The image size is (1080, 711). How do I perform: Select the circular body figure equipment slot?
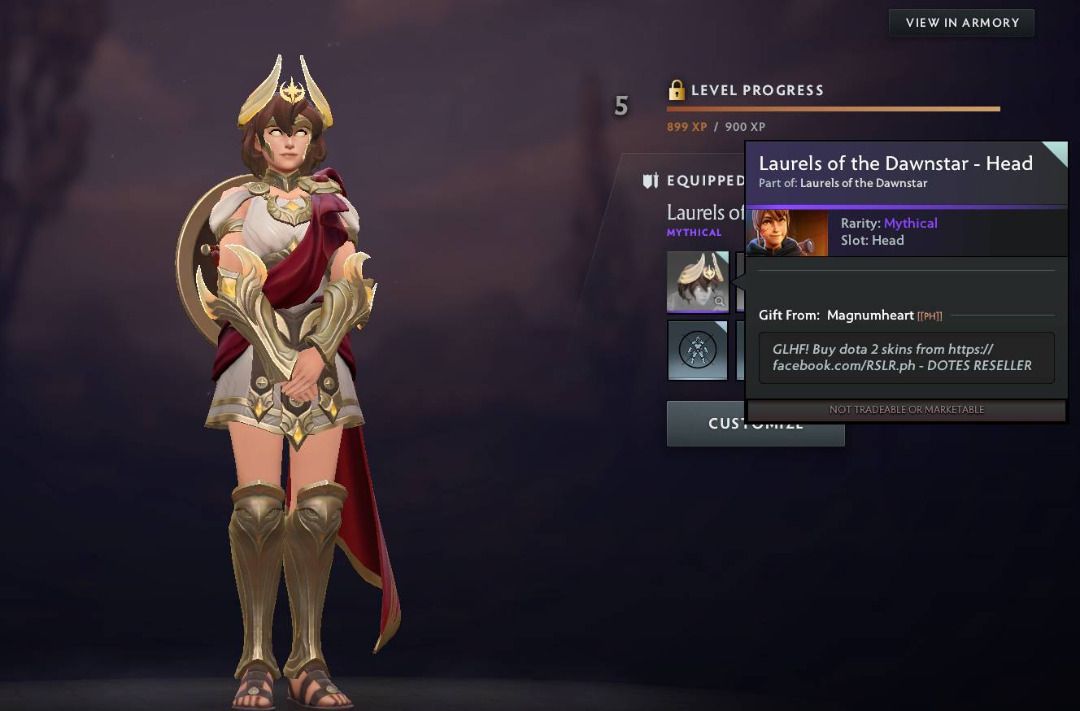pos(697,349)
